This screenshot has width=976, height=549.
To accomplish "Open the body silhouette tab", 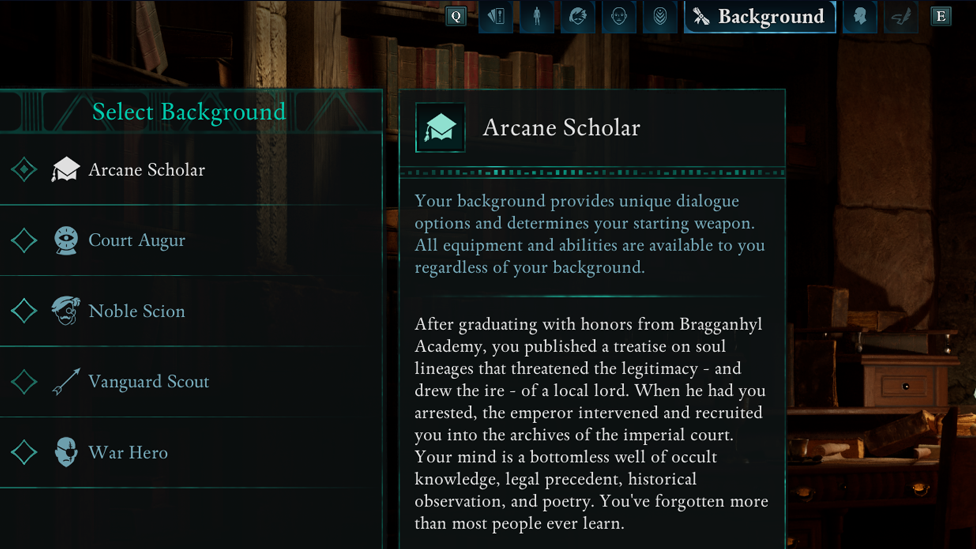I will point(537,17).
